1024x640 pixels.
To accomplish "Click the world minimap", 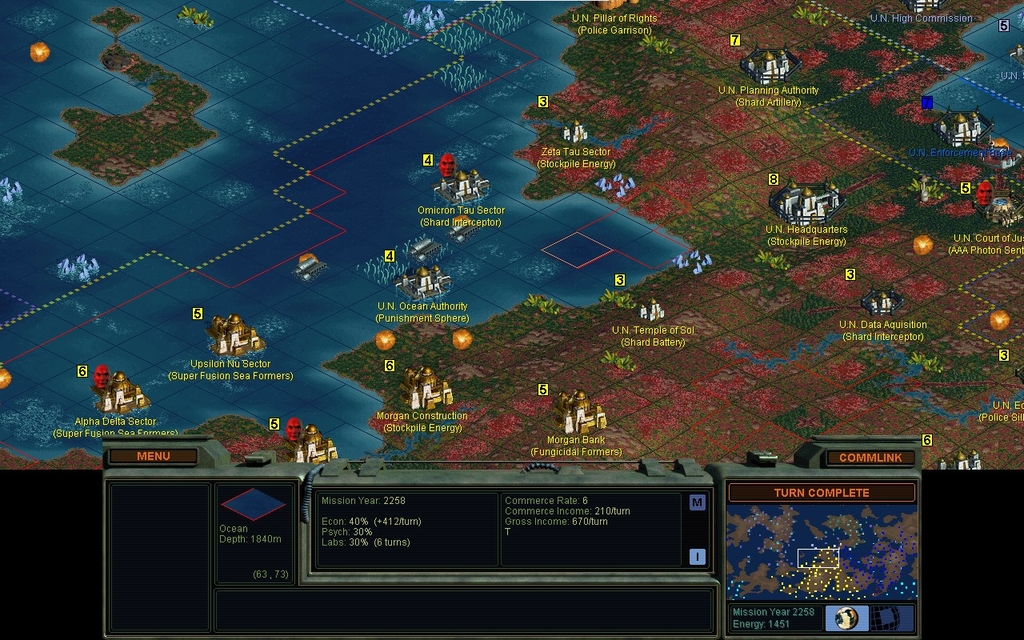I will pyautogui.click(x=821, y=552).
